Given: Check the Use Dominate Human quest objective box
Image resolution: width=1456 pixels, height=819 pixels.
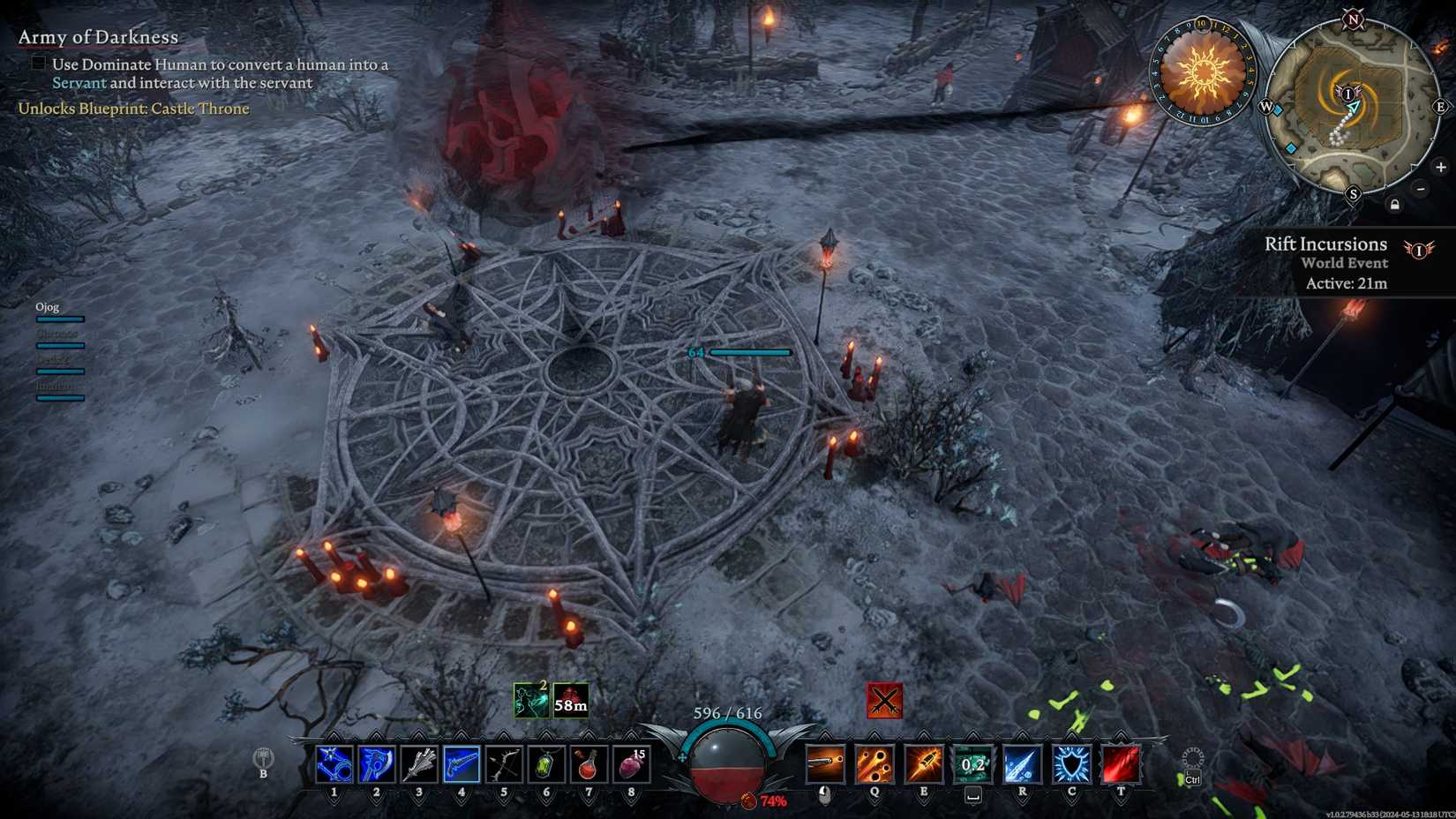Looking at the screenshot, I should 39,63.
